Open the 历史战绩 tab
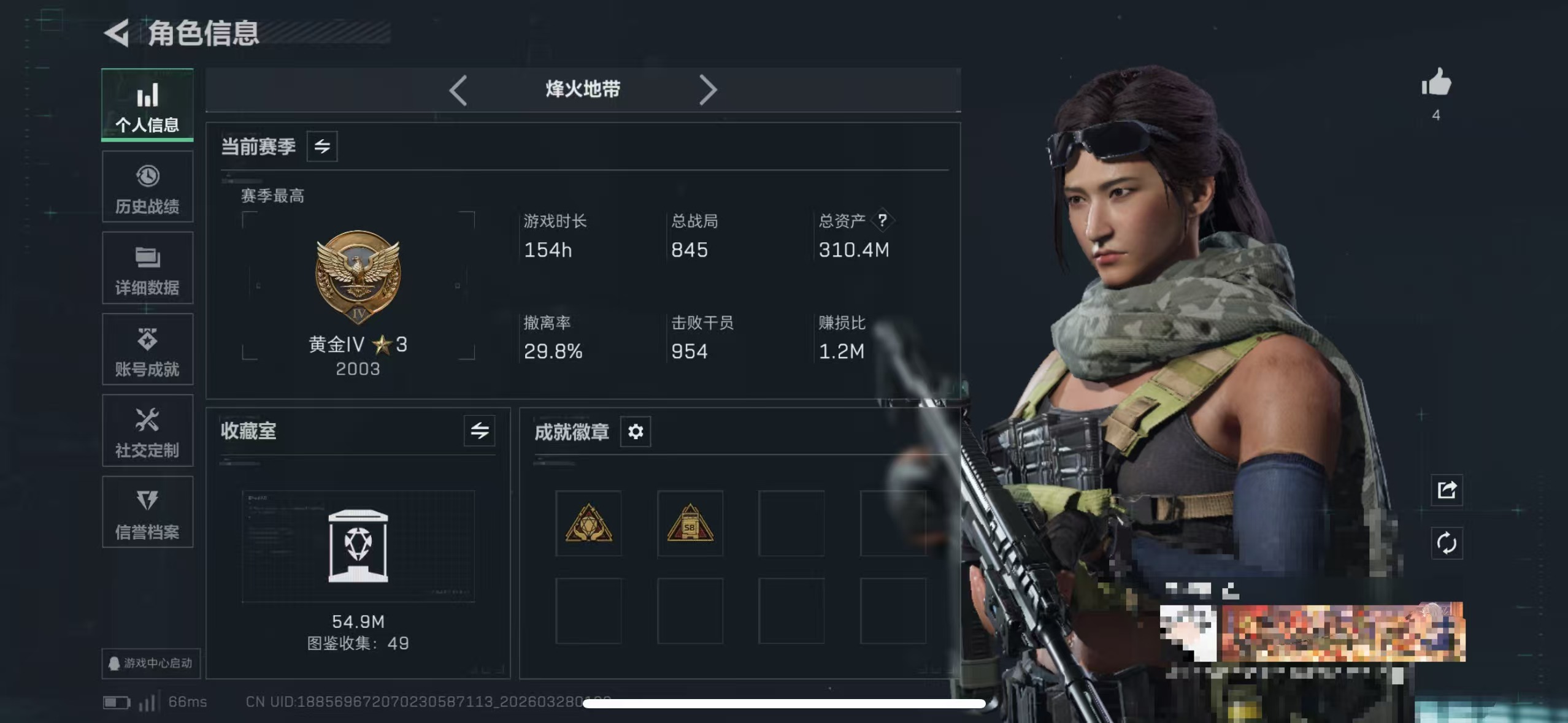1568x723 pixels. pos(147,187)
